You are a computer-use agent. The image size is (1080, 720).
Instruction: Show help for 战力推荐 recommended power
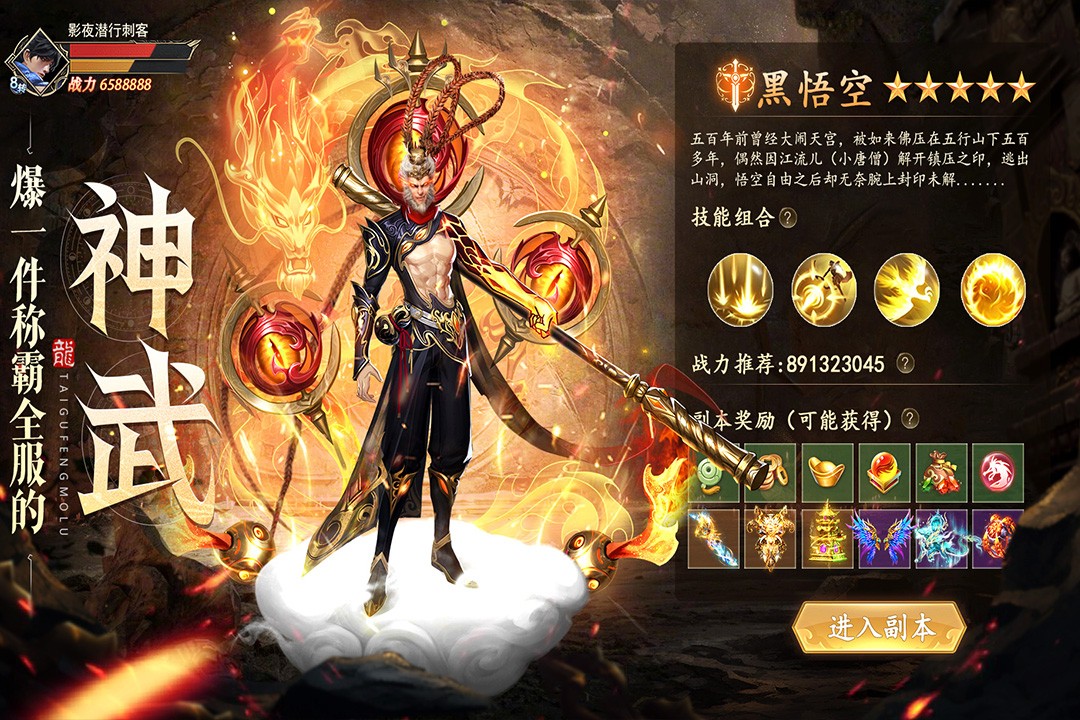[905, 364]
